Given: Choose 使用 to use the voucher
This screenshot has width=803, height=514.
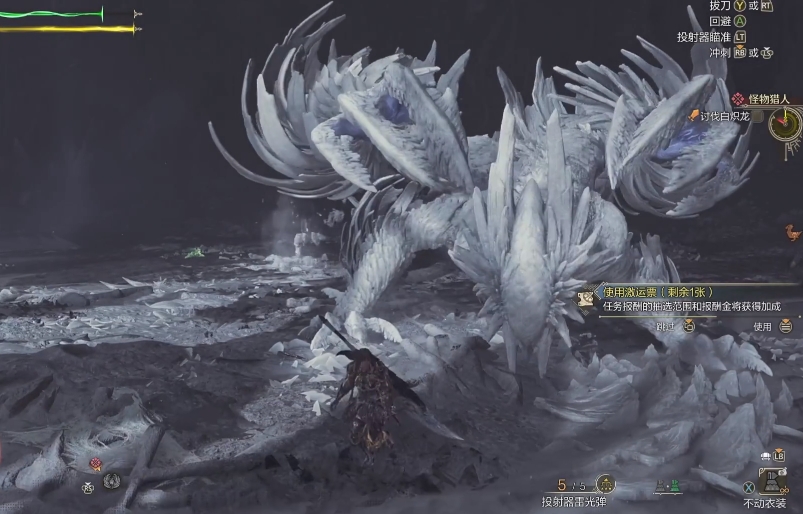Looking at the screenshot, I should 763,326.
